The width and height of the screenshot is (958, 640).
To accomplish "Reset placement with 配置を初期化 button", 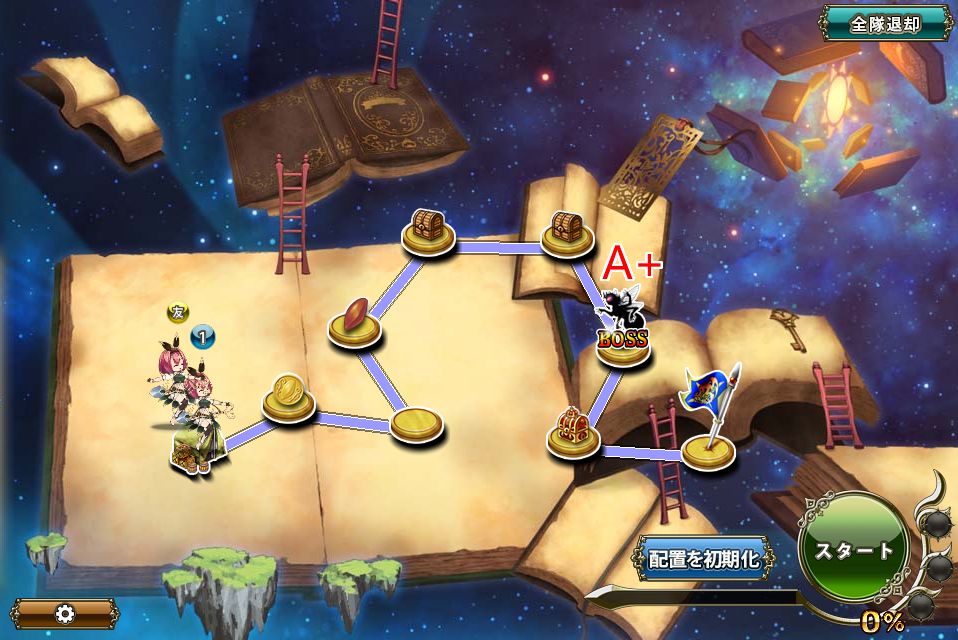I will pos(705,557).
